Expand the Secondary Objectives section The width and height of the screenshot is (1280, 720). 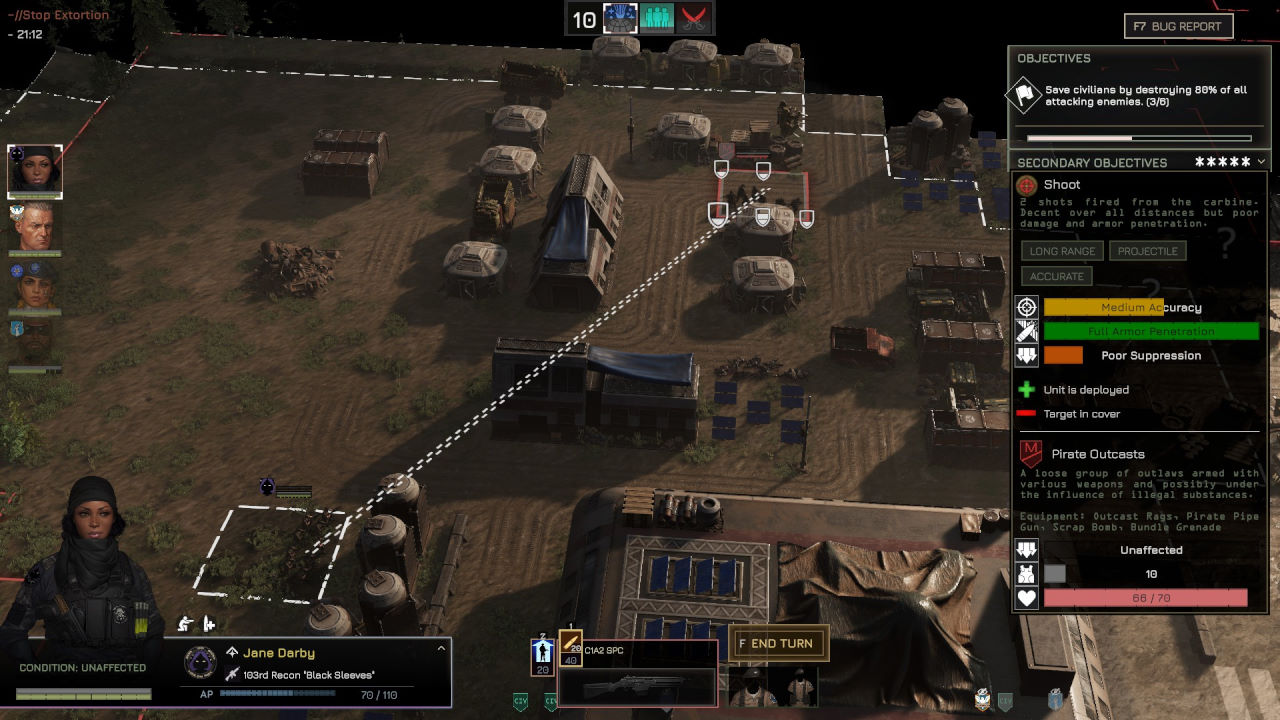point(1261,162)
